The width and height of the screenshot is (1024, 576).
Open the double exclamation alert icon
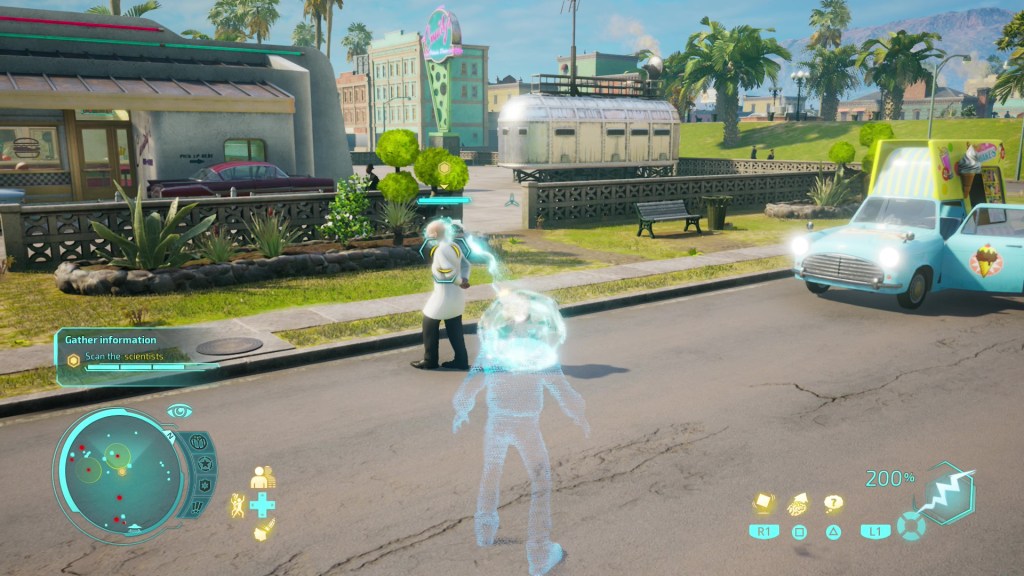click(197, 507)
